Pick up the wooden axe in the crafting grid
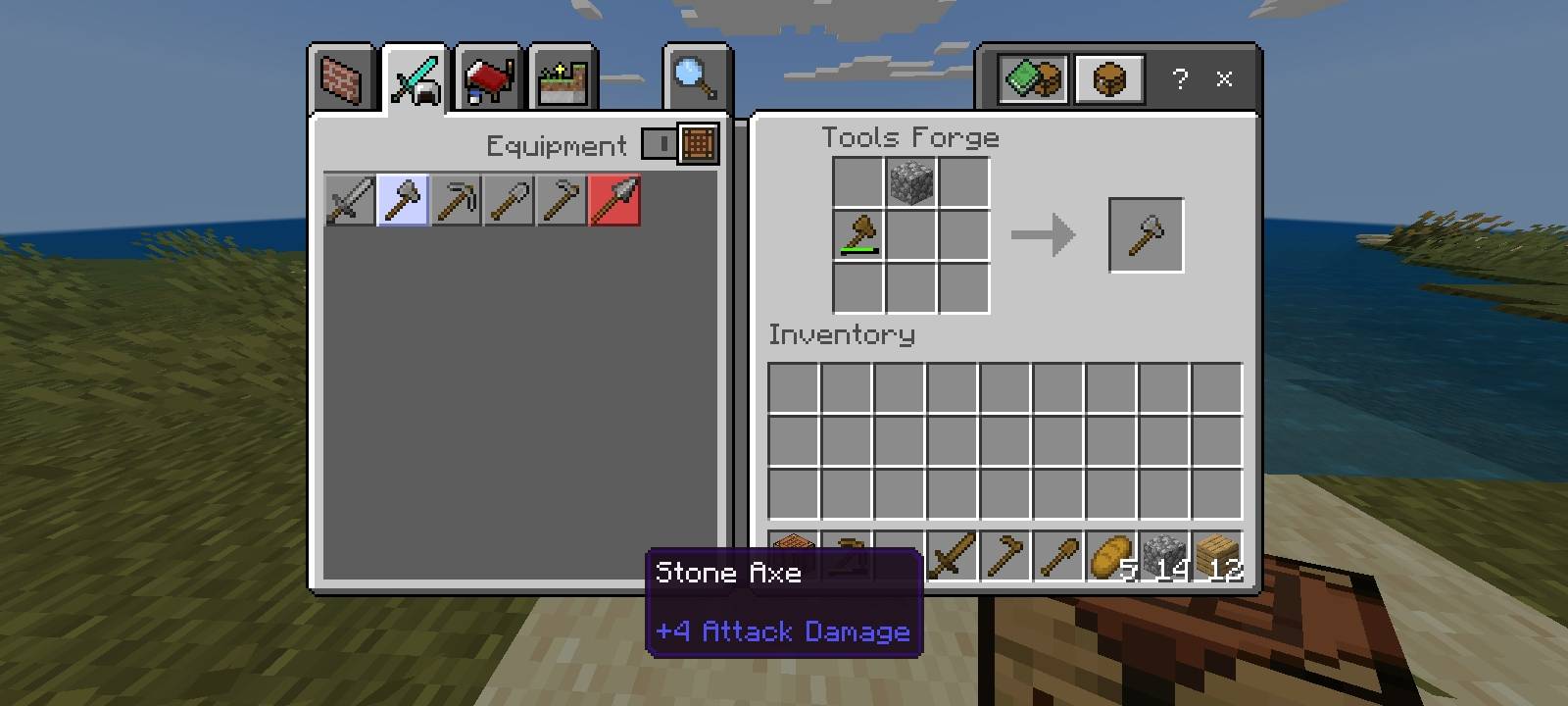The width and height of the screenshot is (1568, 706). tap(857, 235)
